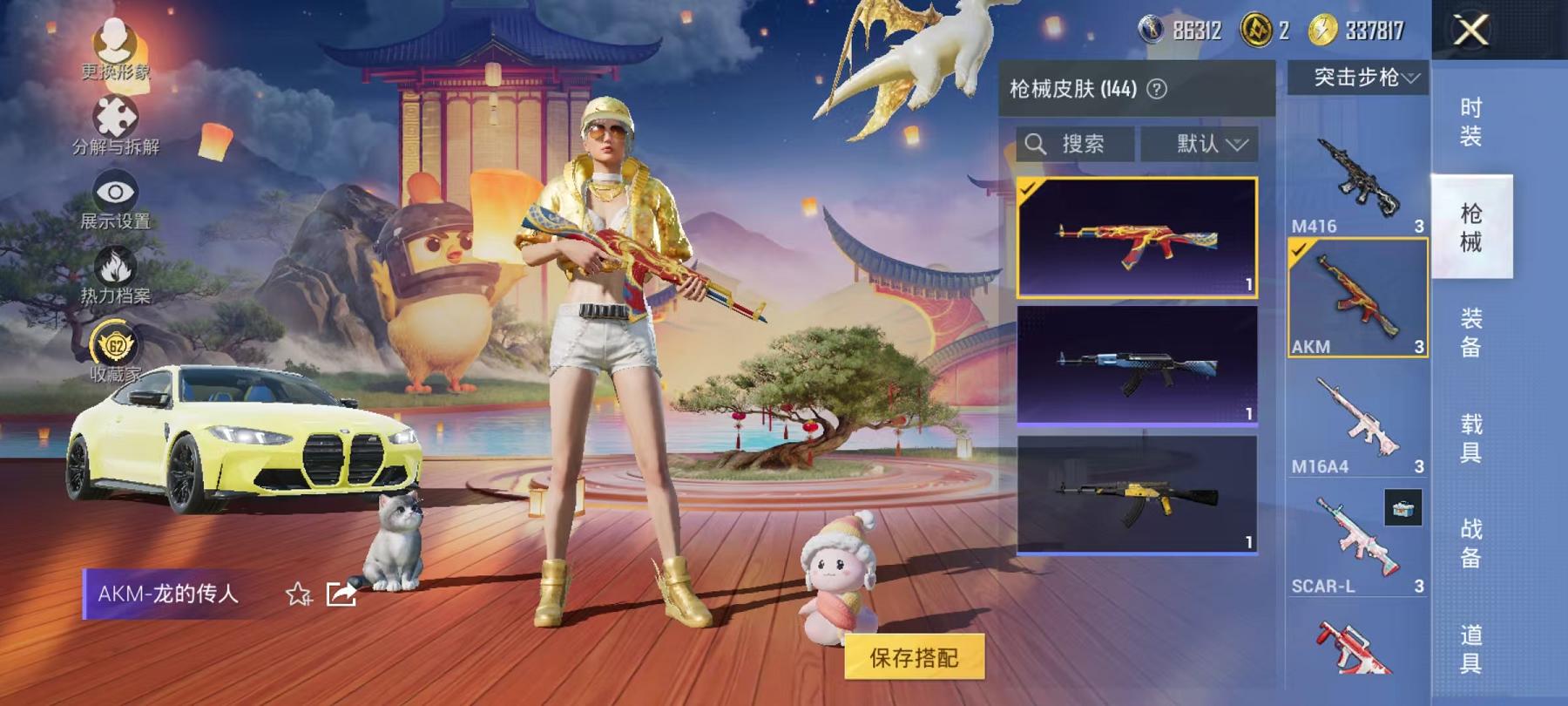The height and width of the screenshot is (706, 1568).
Task: Open the 突击步枪 weapon category dropdown
Action: (1362, 77)
